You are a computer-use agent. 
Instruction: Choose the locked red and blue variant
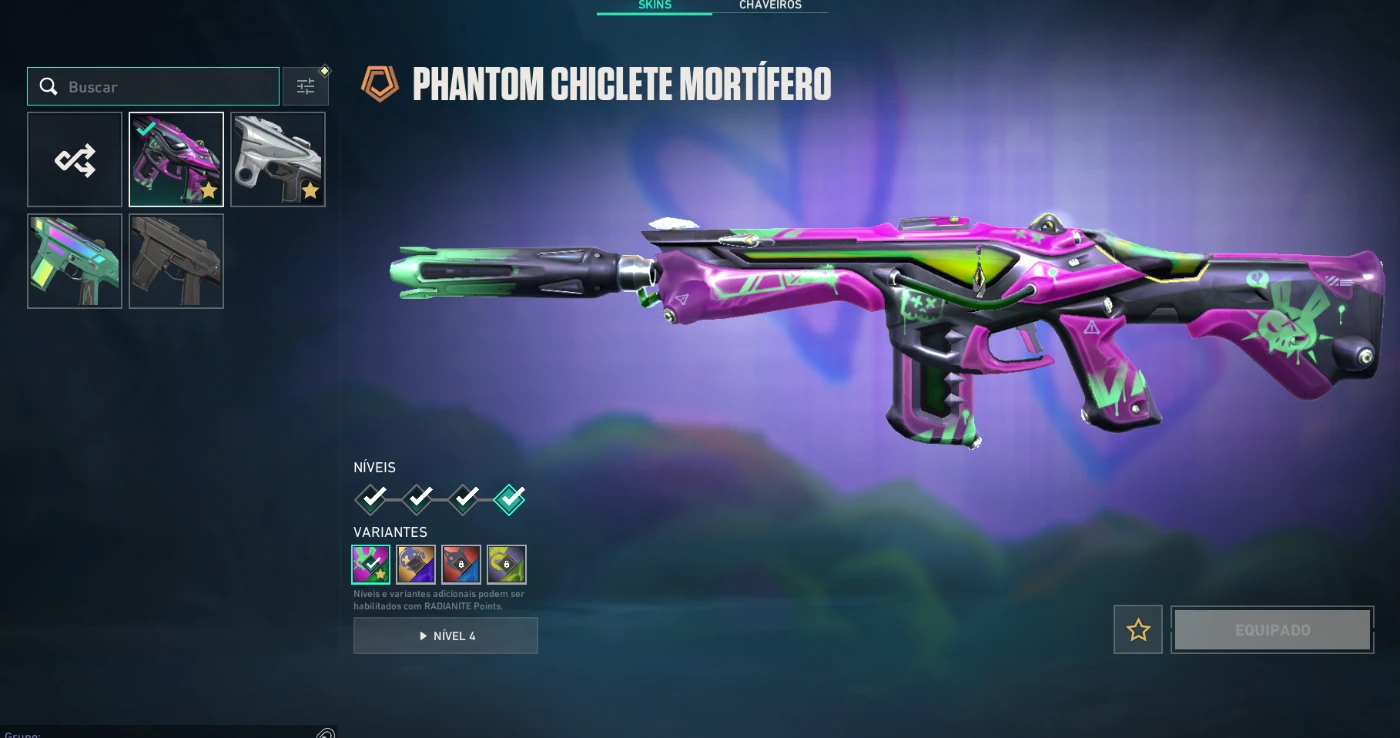click(x=461, y=565)
